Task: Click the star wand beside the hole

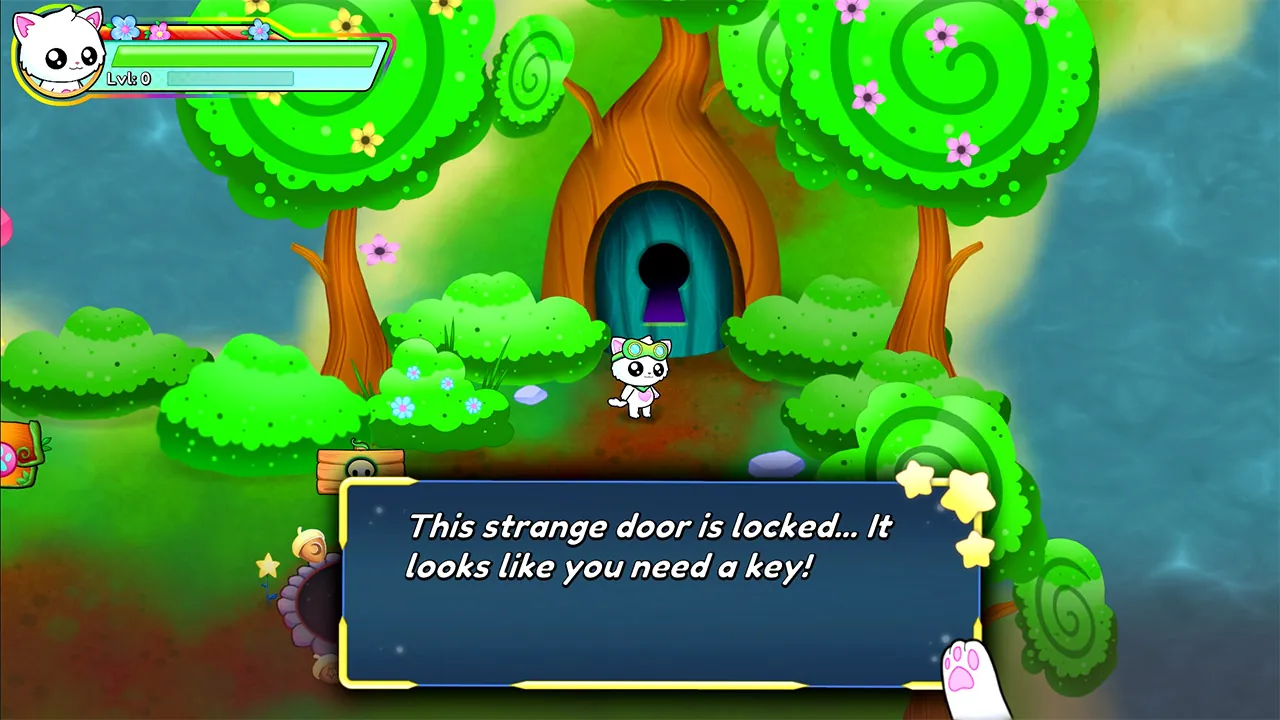Action: tap(268, 567)
